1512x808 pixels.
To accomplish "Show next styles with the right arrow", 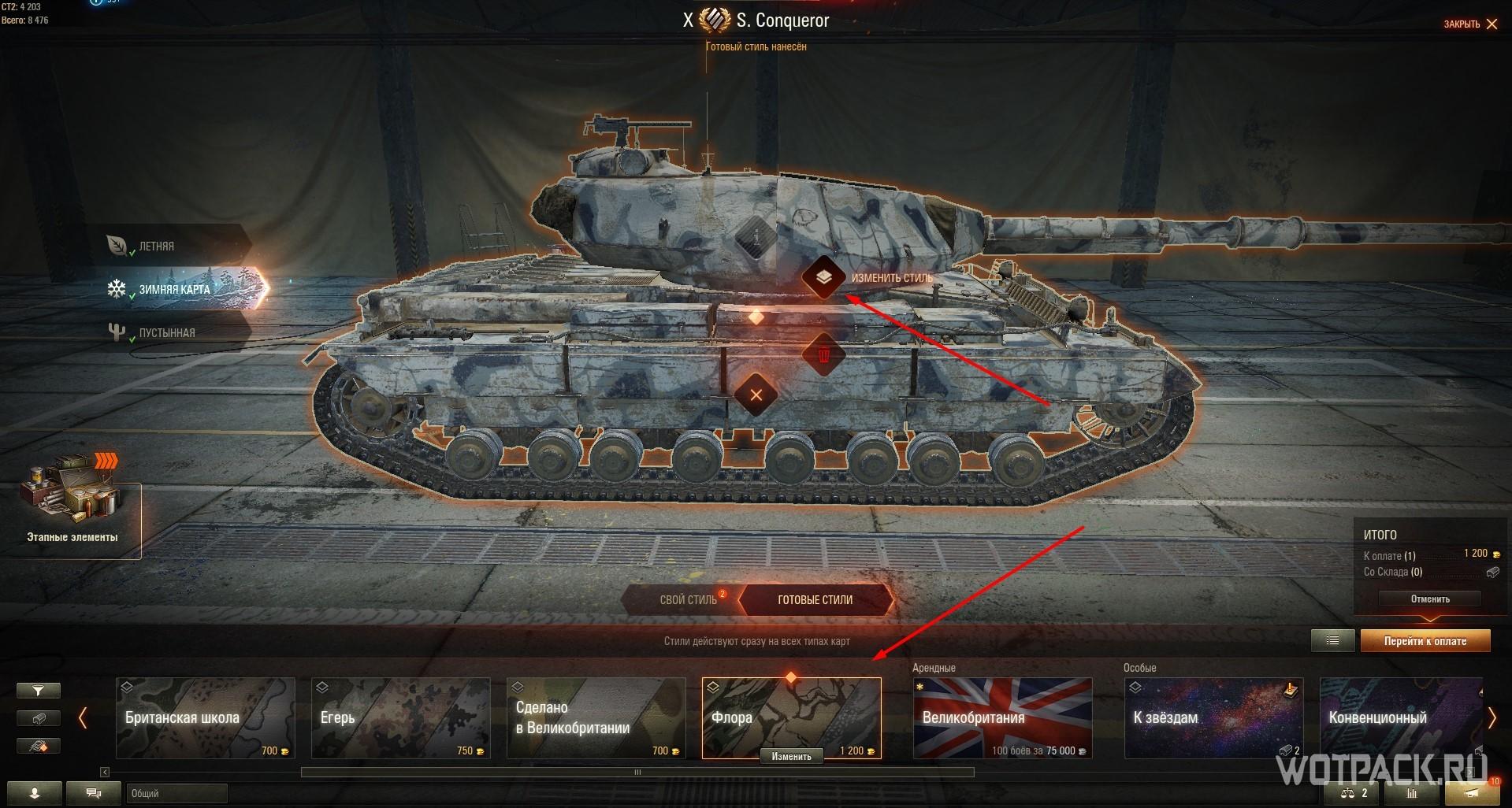I will click(x=1492, y=717).
